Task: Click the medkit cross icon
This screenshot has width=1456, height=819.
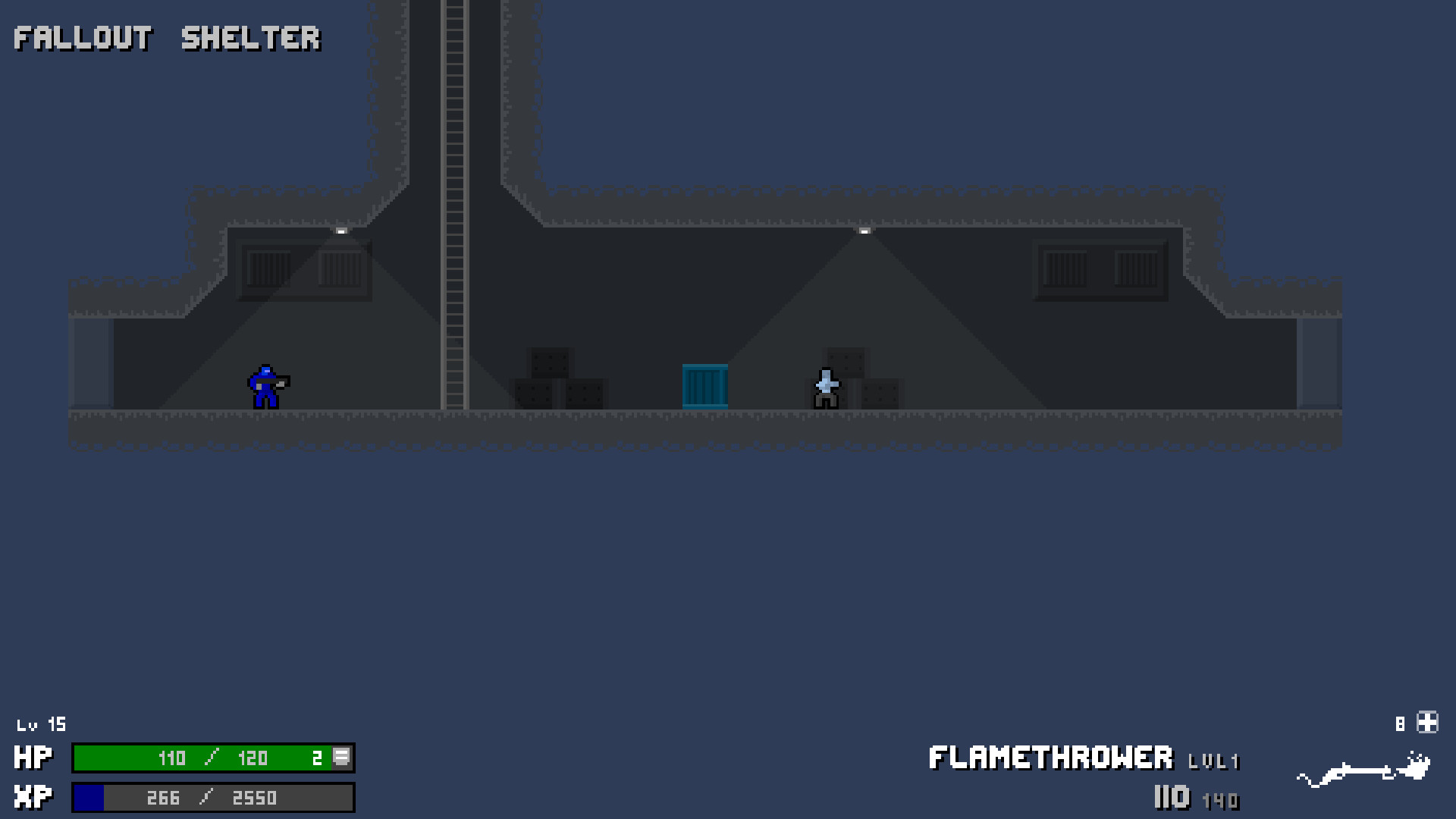Action: [x=1428, y=722]
